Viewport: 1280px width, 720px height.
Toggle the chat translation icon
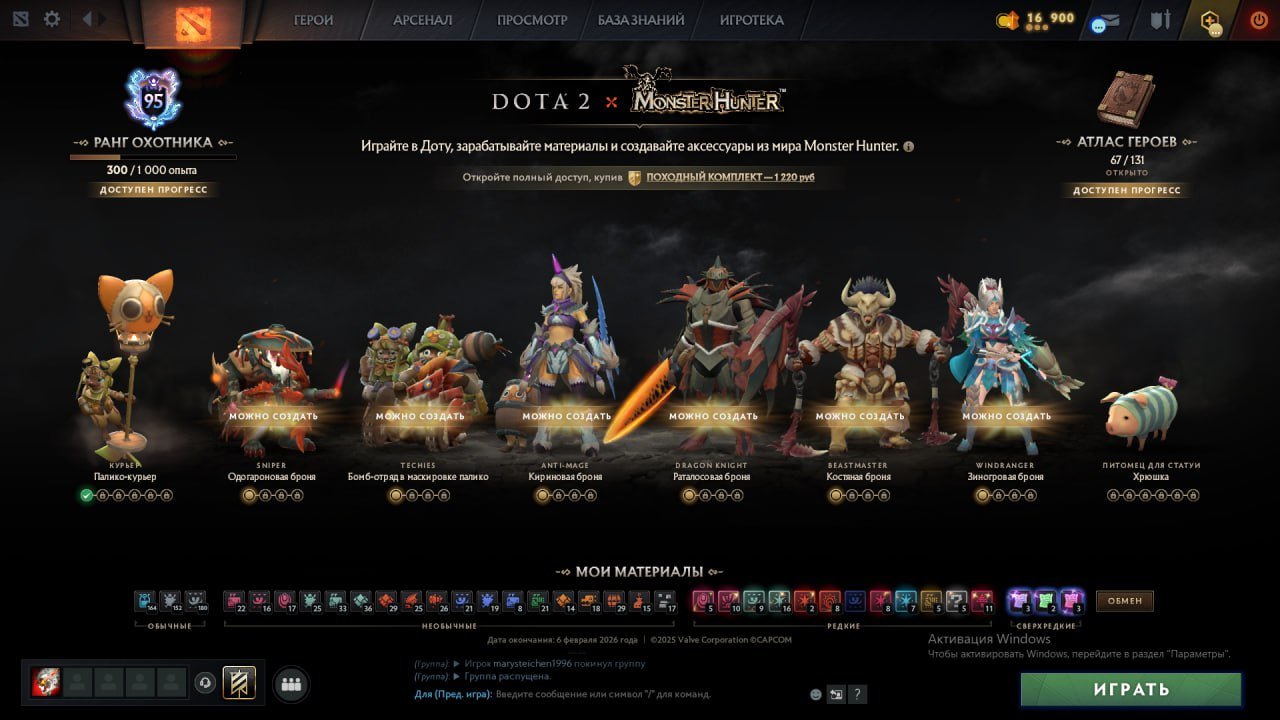(836, 693)
